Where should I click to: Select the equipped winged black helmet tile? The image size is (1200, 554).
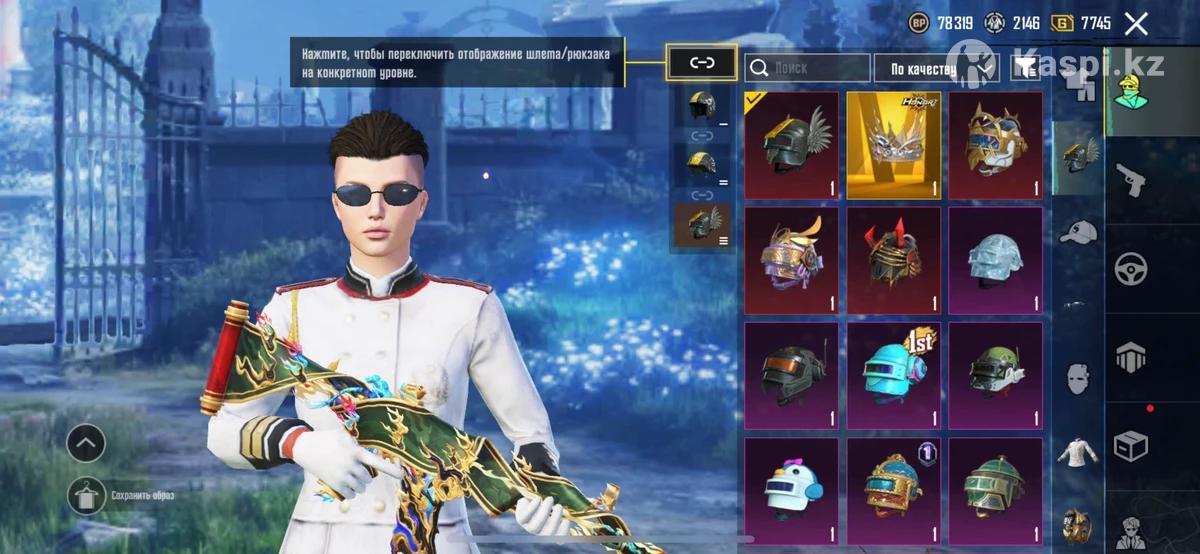click(792, 145)
